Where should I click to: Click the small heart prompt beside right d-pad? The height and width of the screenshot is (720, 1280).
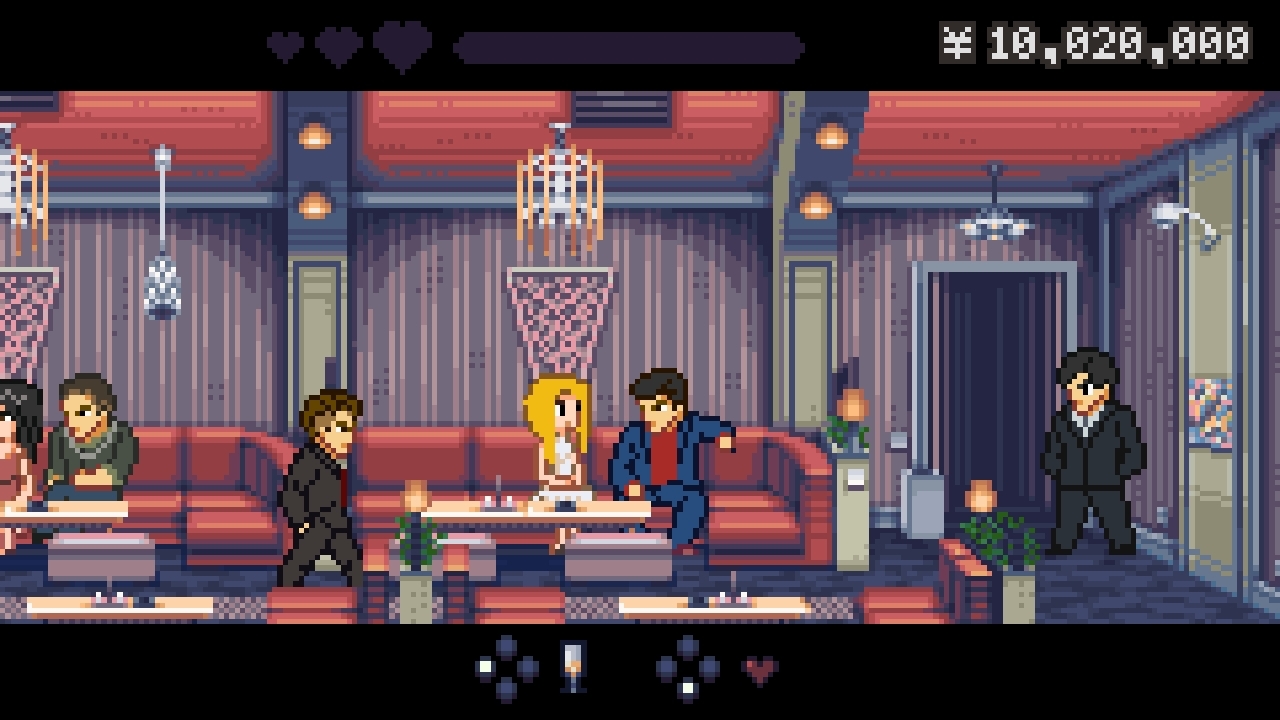[x=758, y=668]
